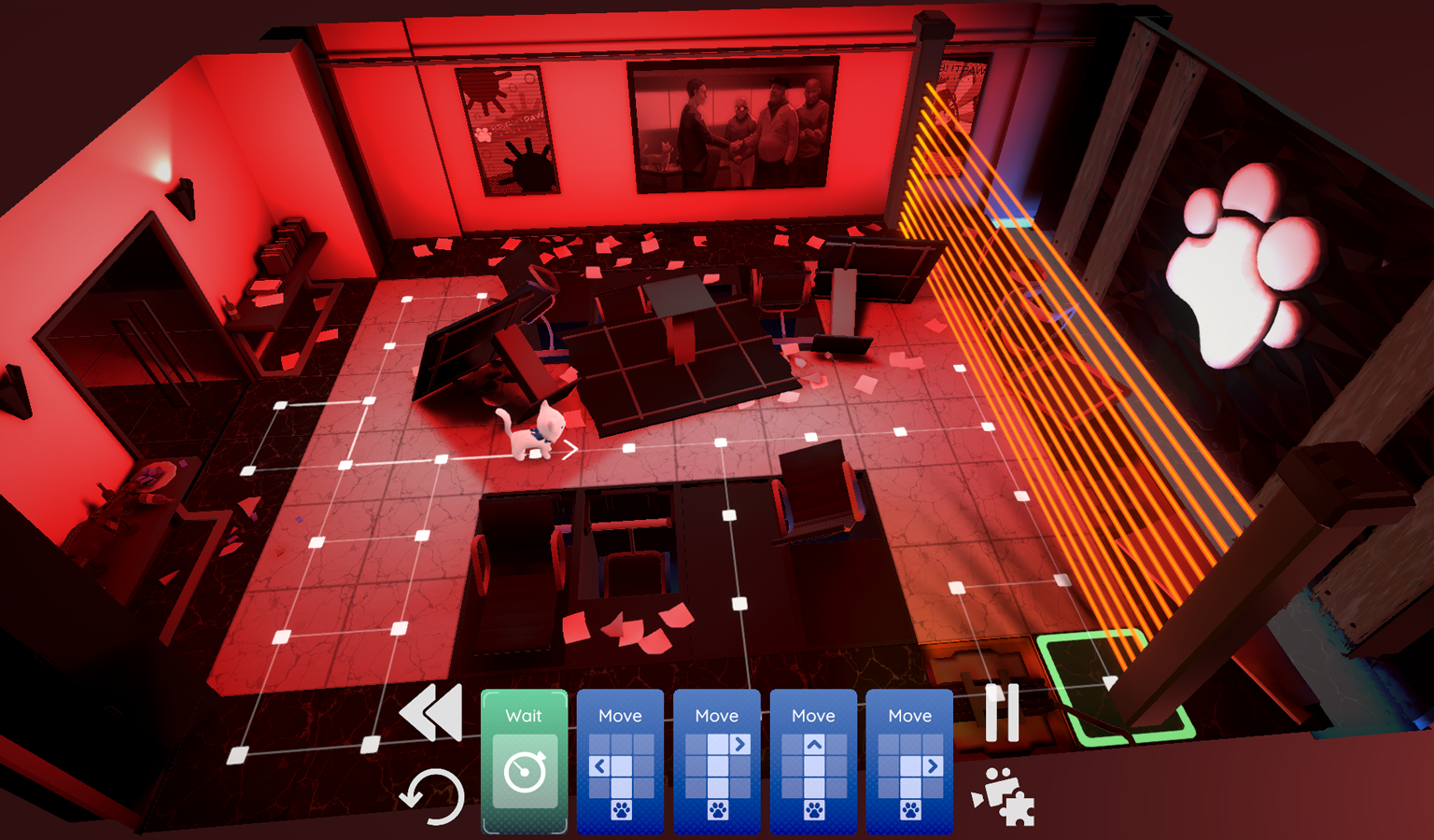This screenshot has height=840, width=1434.
Task: Open the camera view icon near the puzzle piece
Action: (x=994, y=789)
